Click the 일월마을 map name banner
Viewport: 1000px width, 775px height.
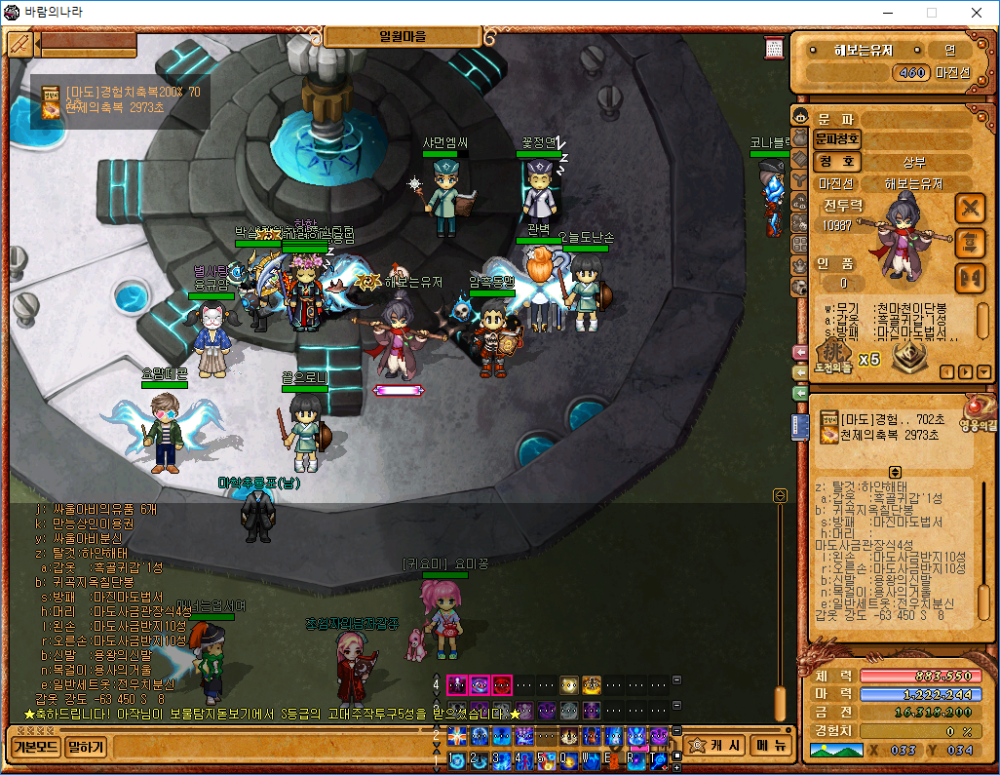click(x=403, y=36)
